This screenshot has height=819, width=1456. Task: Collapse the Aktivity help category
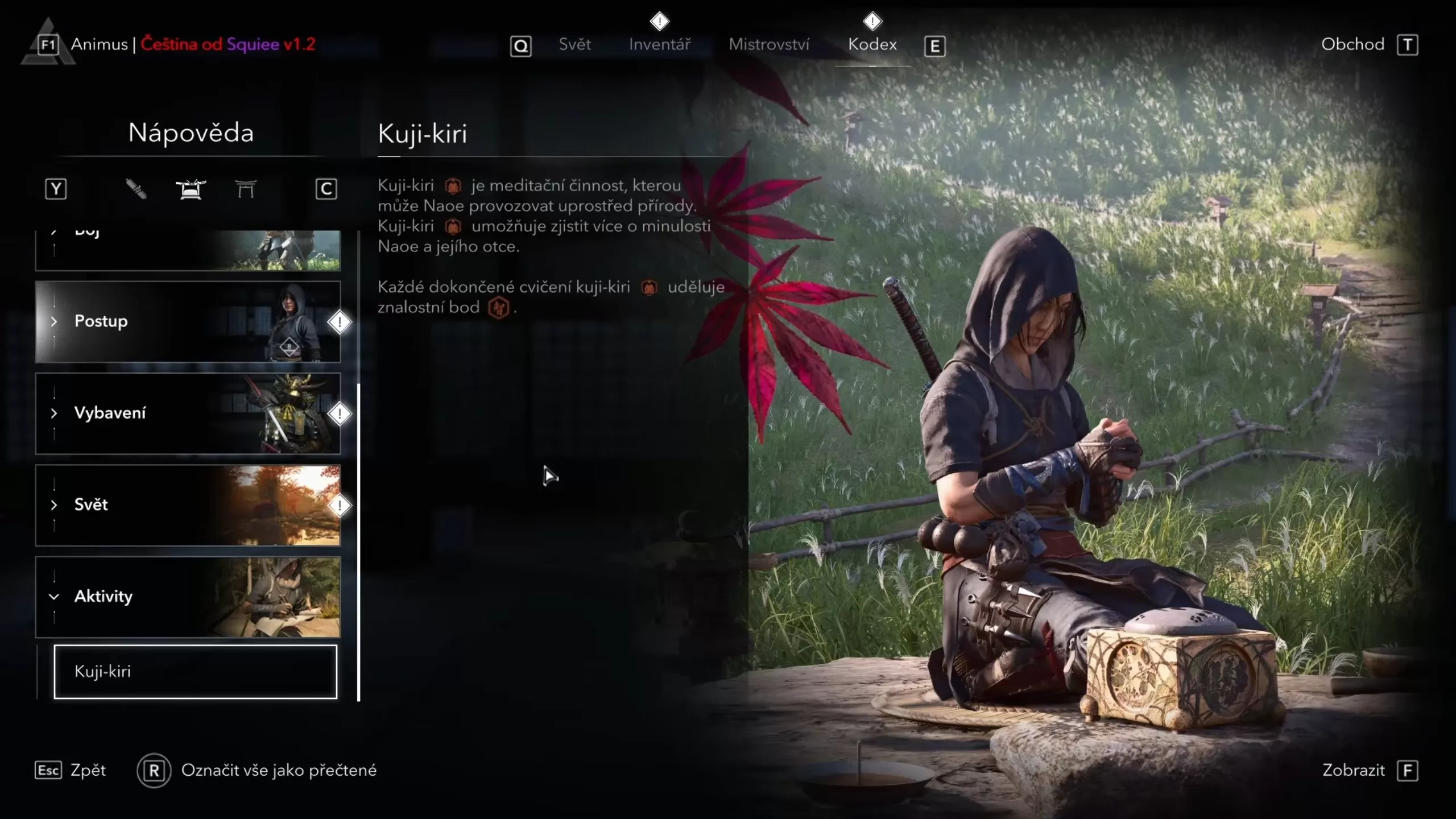point(188,597)
